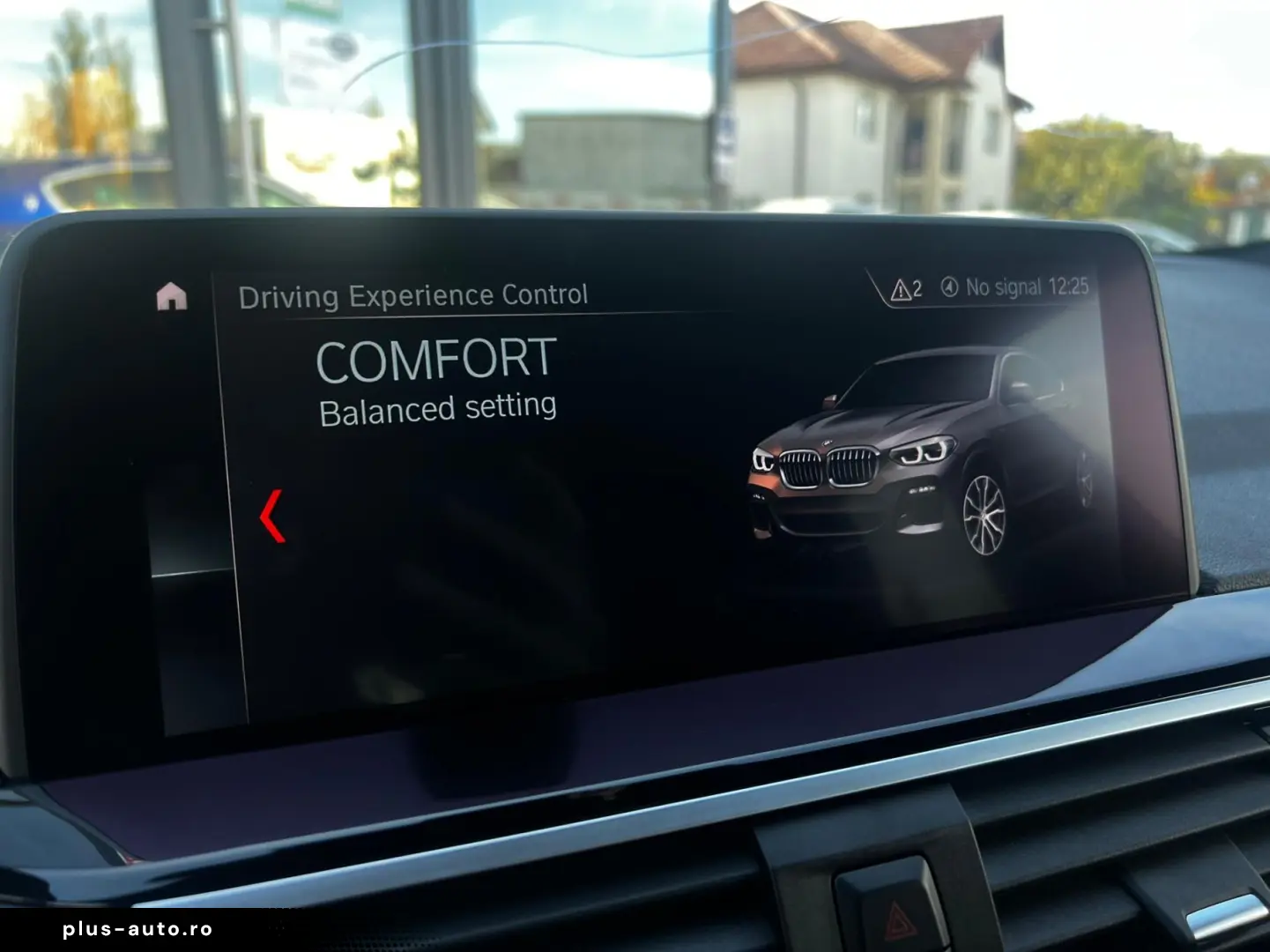The height and width of the screenshot is (952, 1270).
Task: Tap the warning counter showing 2
Action: pyautogui.click(x=919, y=286)
